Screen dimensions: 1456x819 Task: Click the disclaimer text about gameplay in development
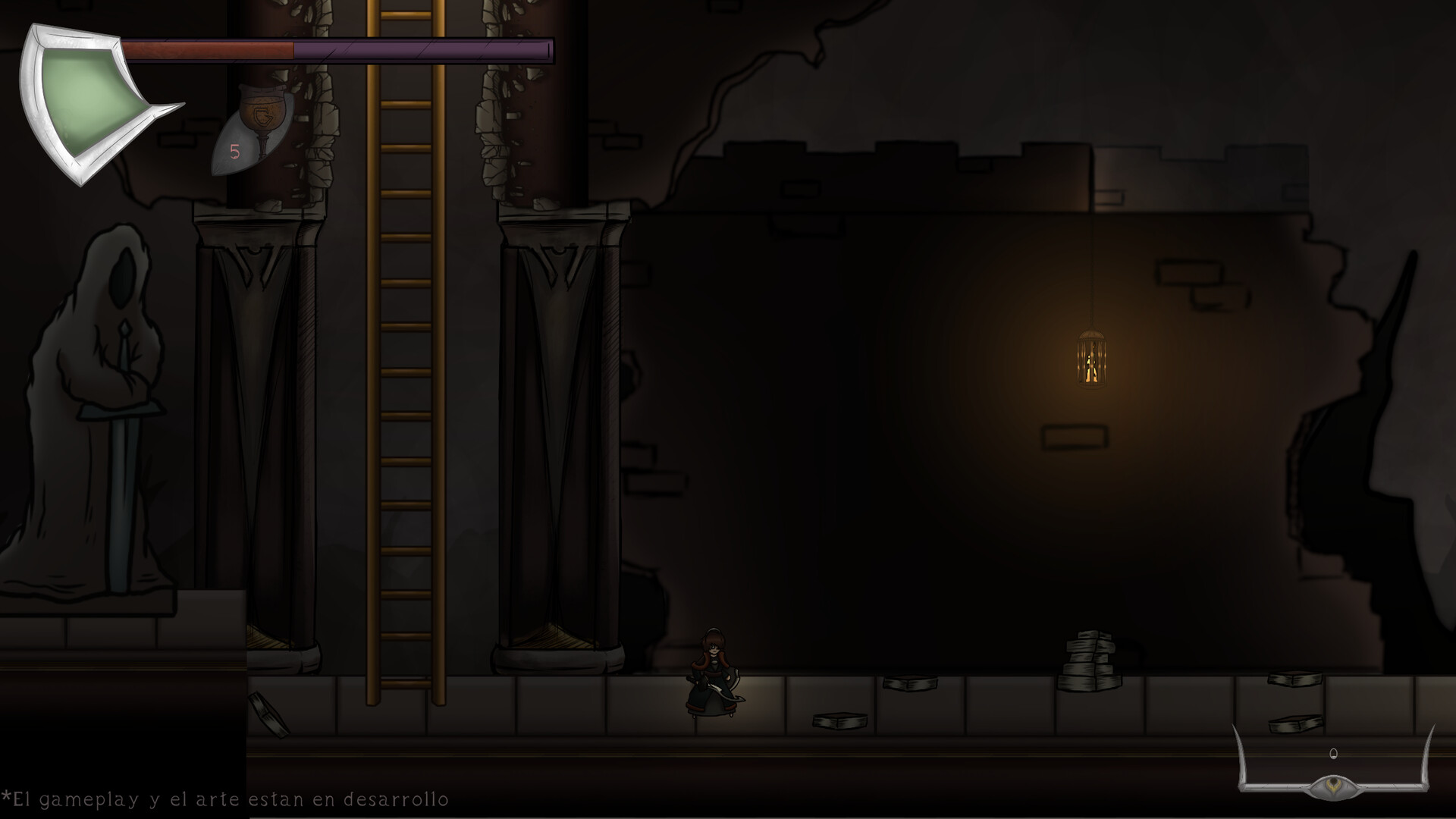(227, 799)
